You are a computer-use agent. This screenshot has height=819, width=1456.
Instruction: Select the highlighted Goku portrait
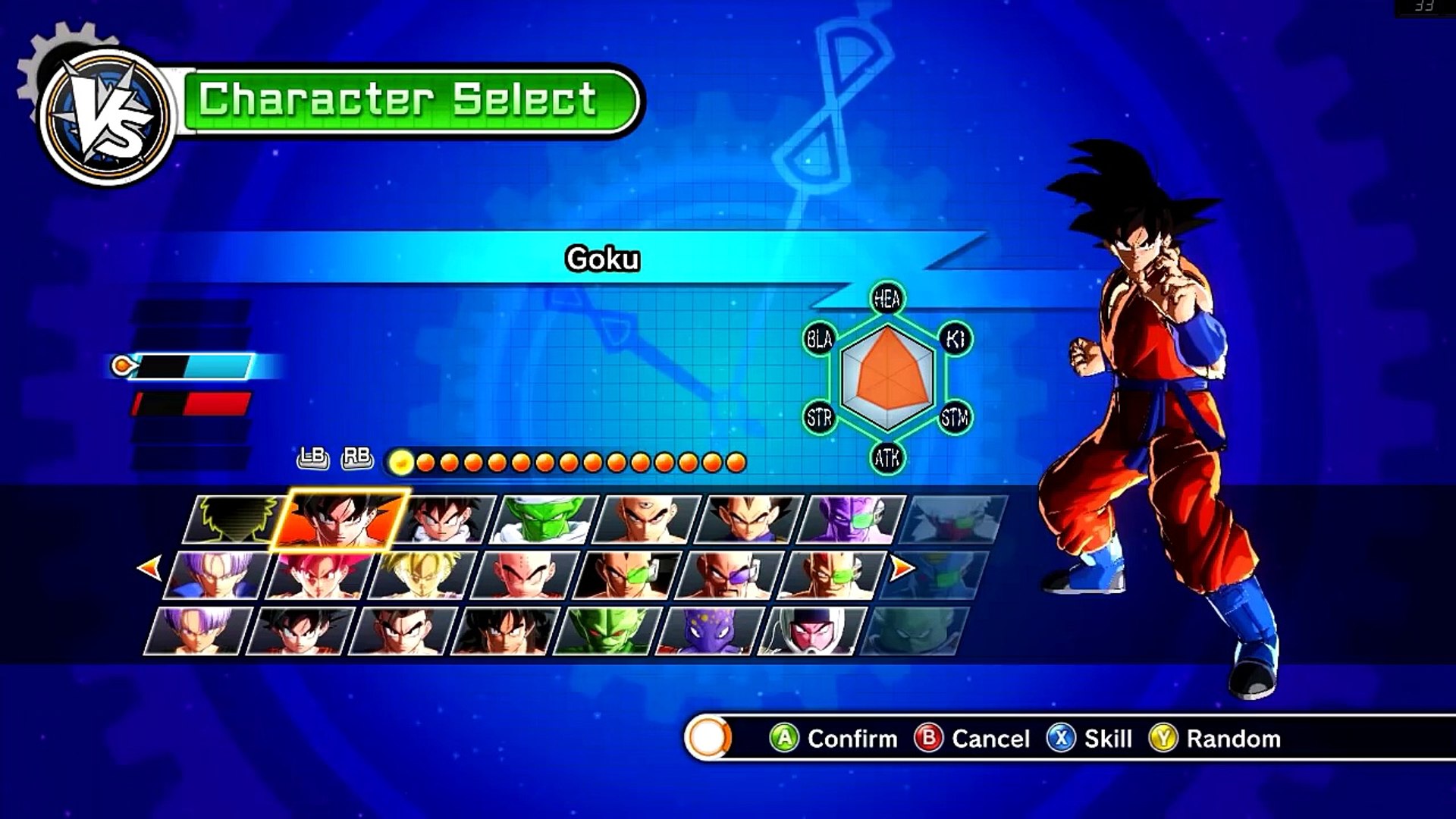tap(341, 519)
